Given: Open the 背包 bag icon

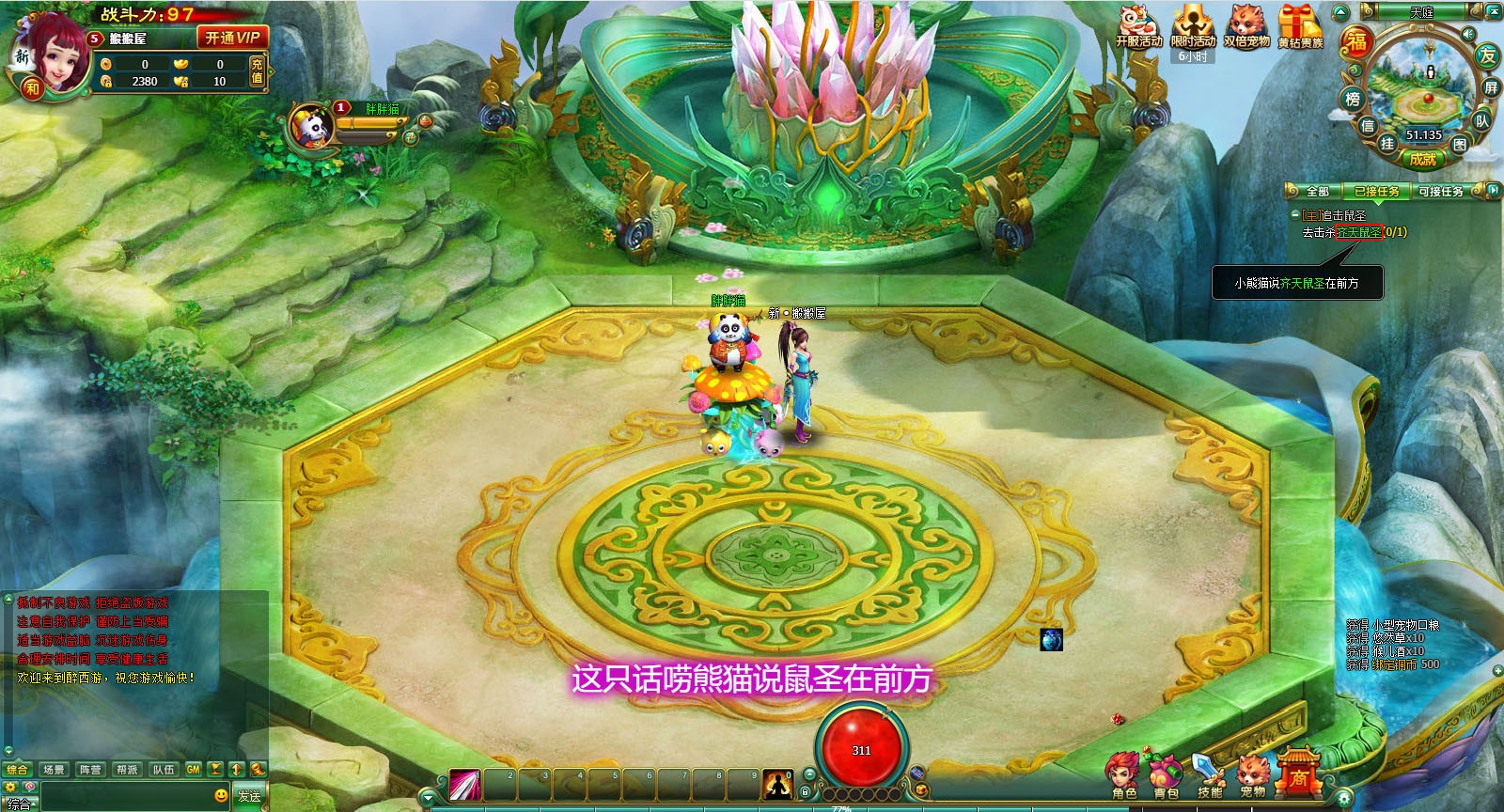Looking at the screenshot, I should (x=1166, y=775).
